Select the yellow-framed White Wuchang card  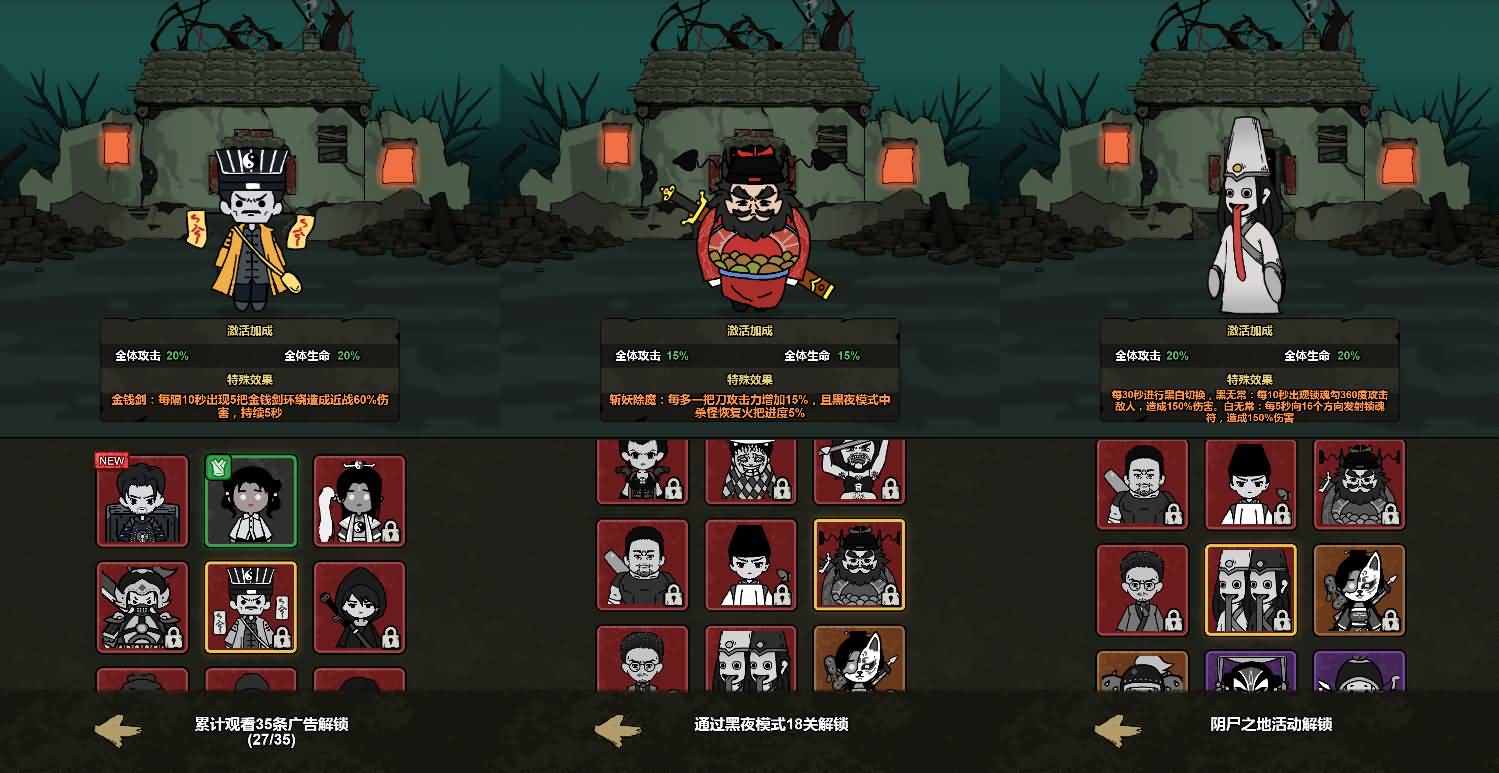pyautogui.click(x=1252, y=590)
